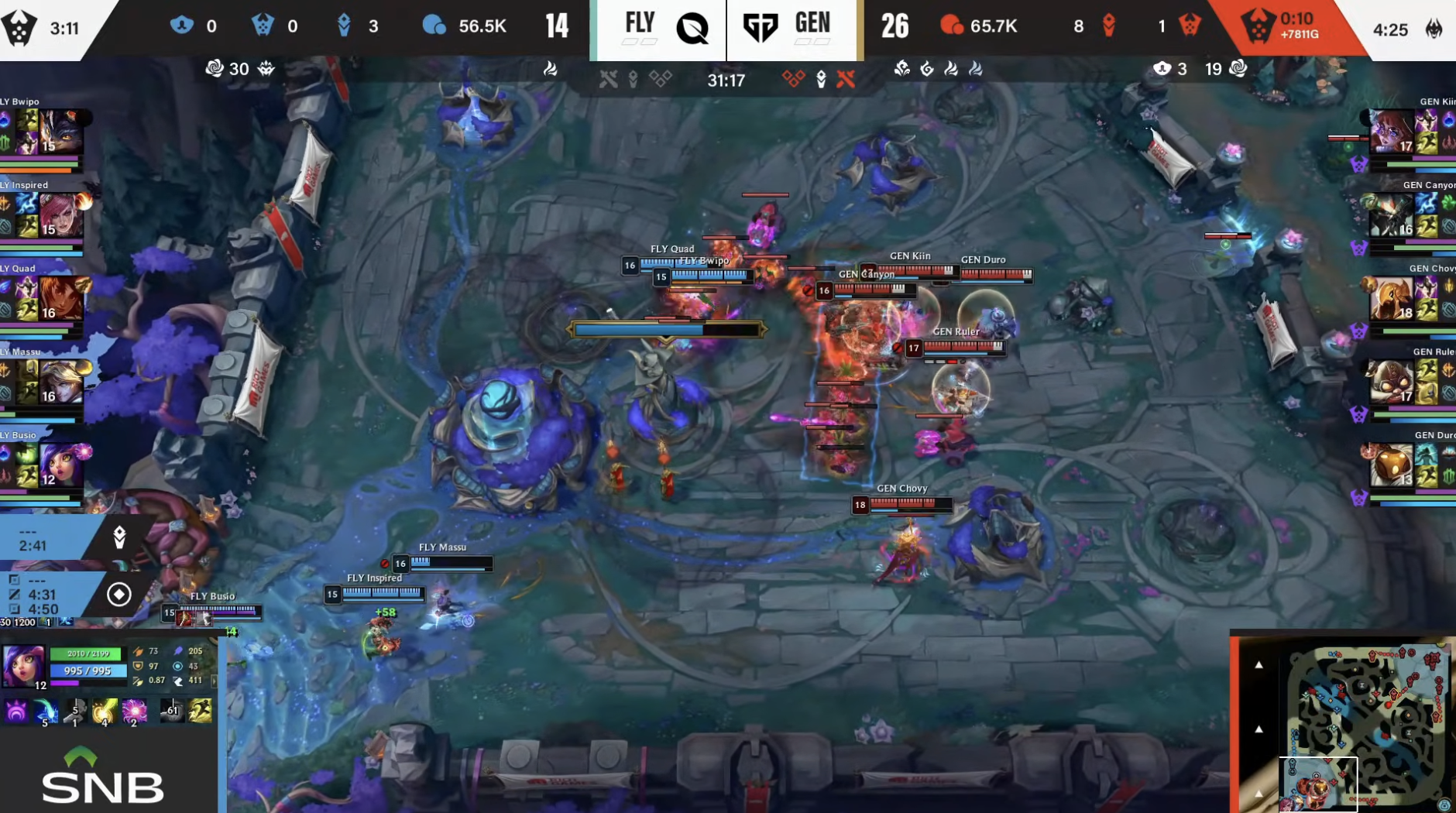Click the match timer showing 31:17

[728, 80]
